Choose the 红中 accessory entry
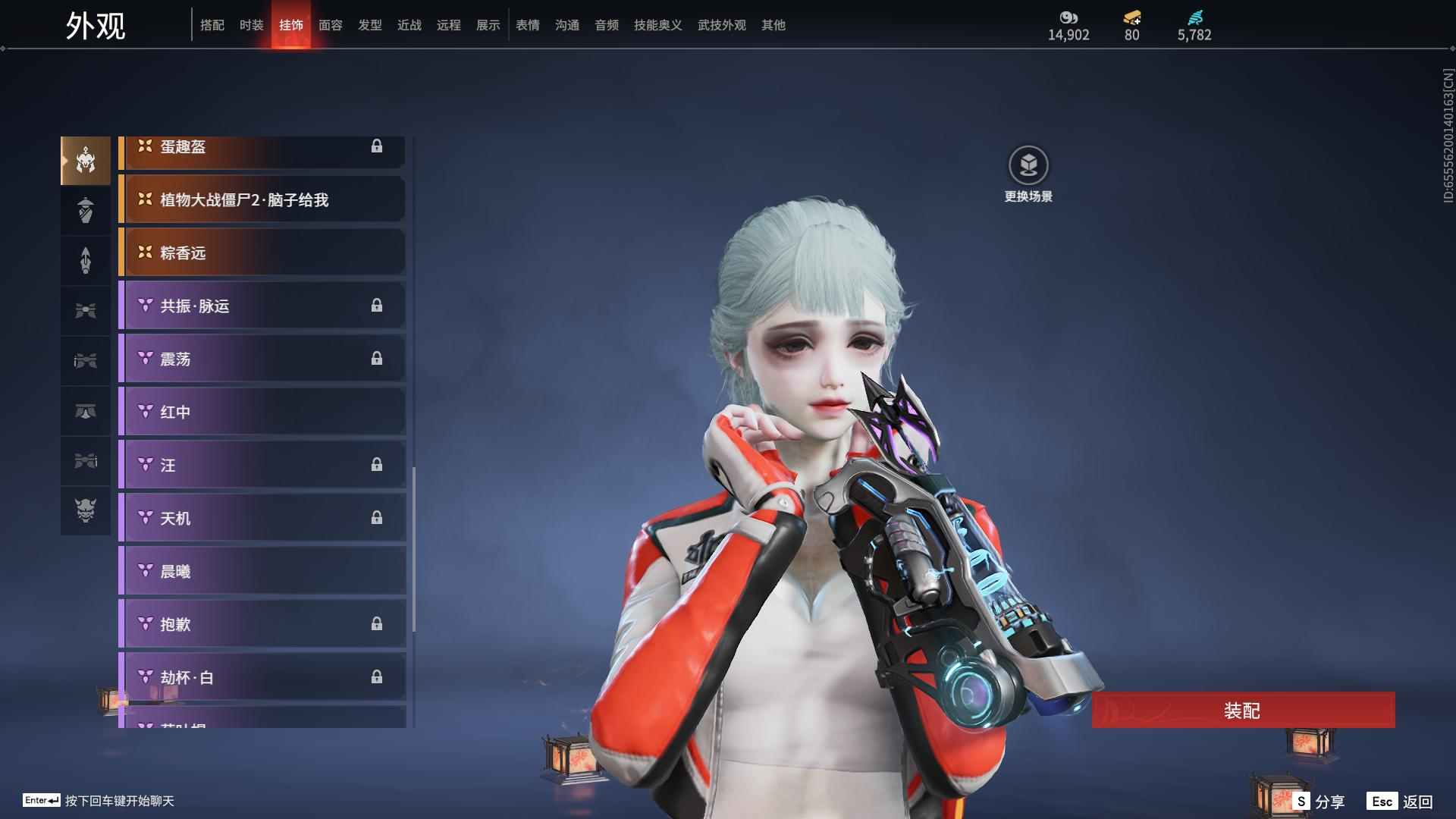The width and height of the screenshot is (1456, 819). tap(262, 412)
